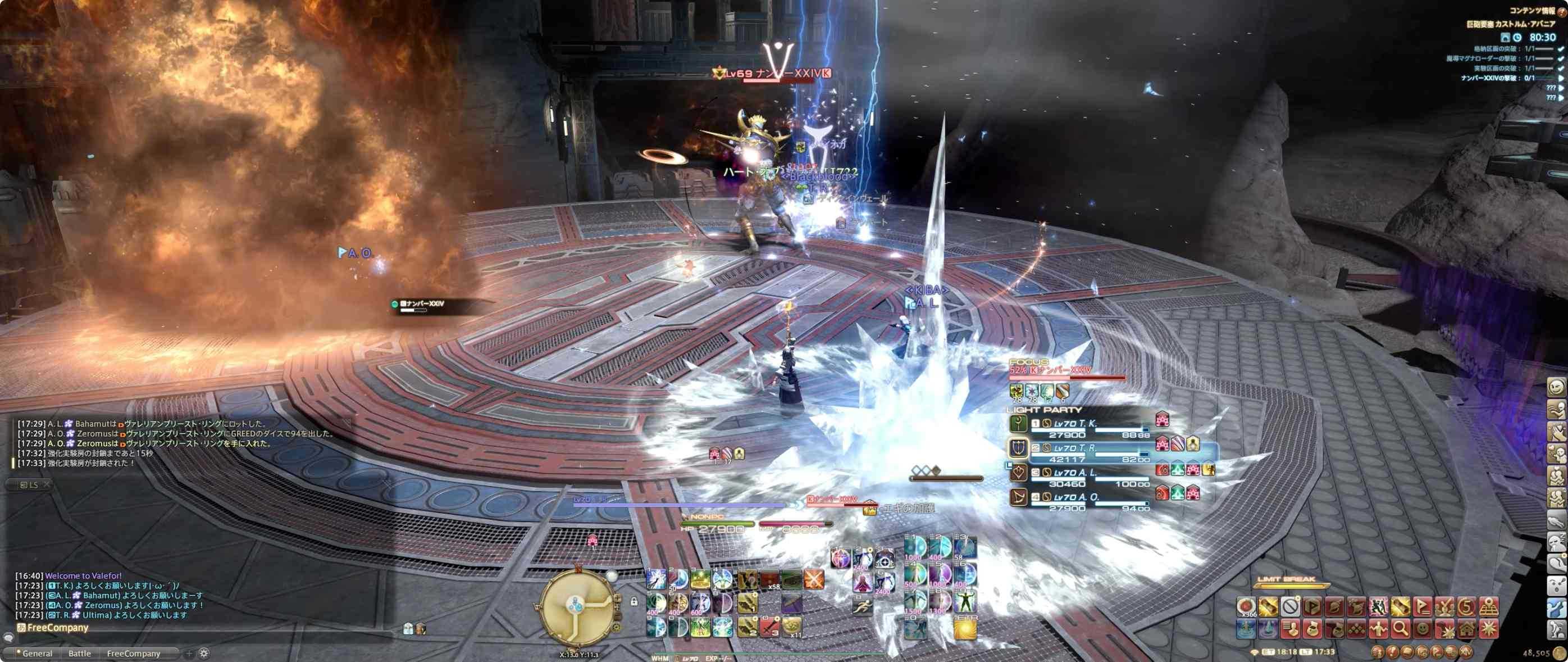This screenshot has height=662, width=1568.
Task: Activate the countdown icon with number 5
Action: 1466,606
